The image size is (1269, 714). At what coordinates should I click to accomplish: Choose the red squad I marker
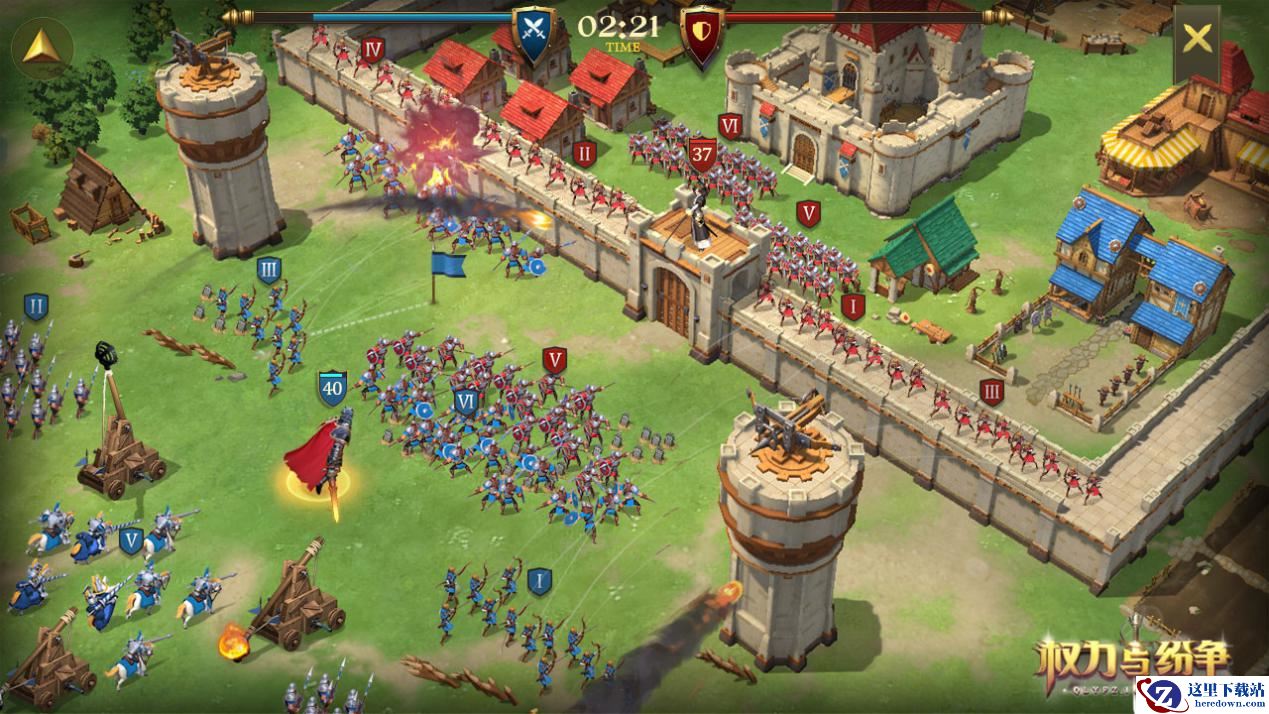pos(852,305)
